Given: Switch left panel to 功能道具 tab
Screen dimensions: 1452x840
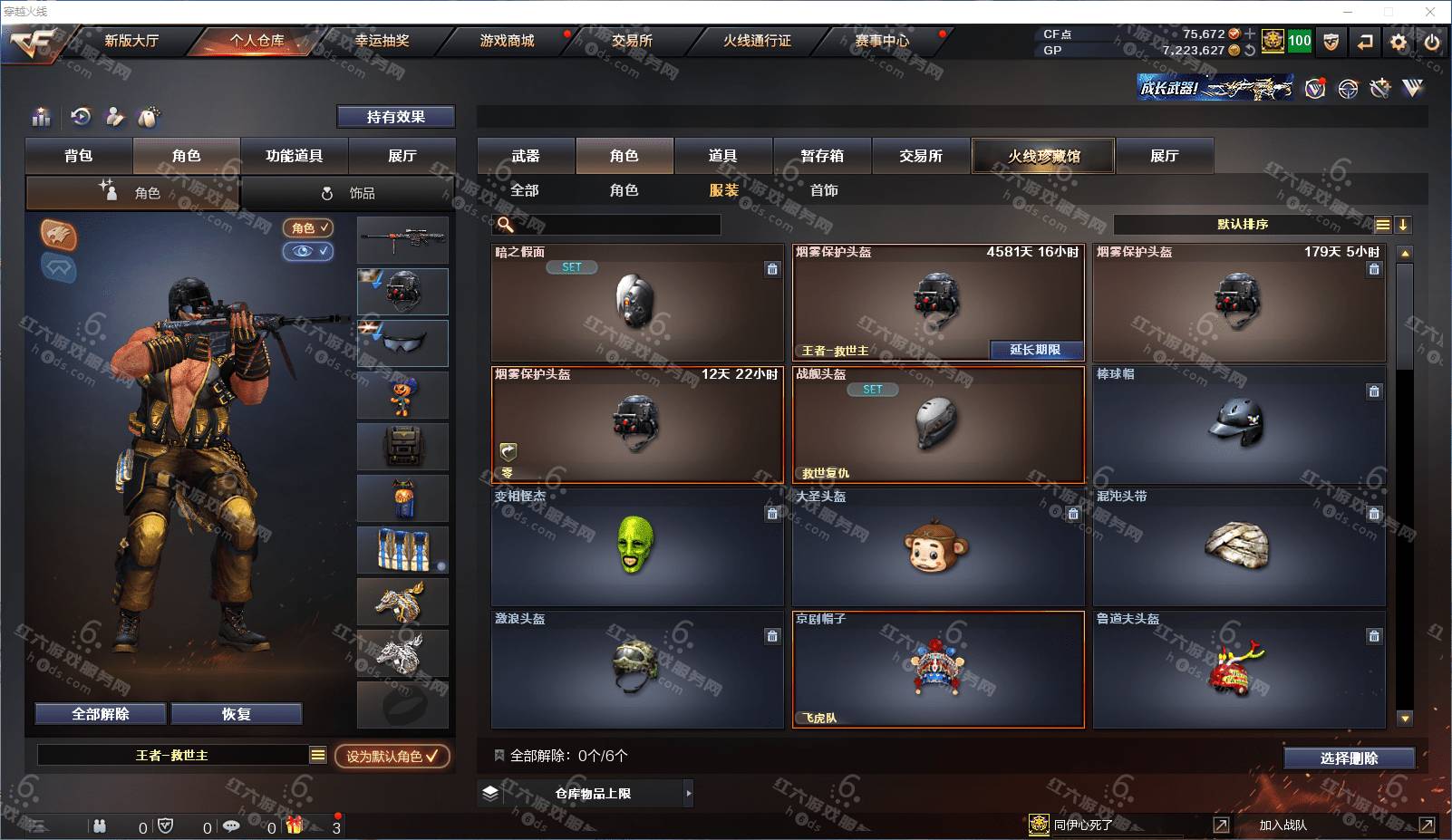Looking at the screenshot, I should [294, 156].
